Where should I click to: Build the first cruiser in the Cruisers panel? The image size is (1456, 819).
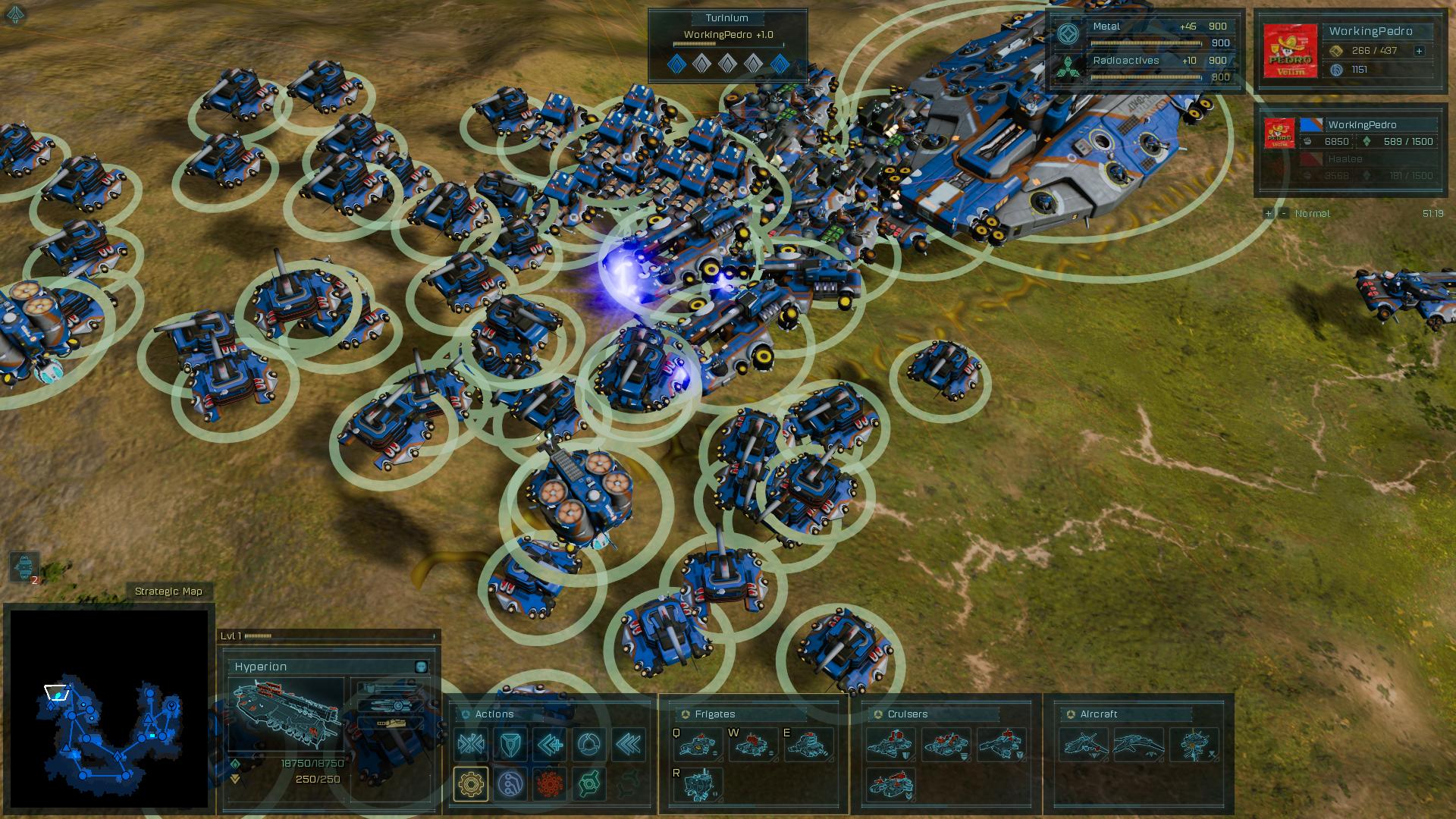tap(891, 745)
